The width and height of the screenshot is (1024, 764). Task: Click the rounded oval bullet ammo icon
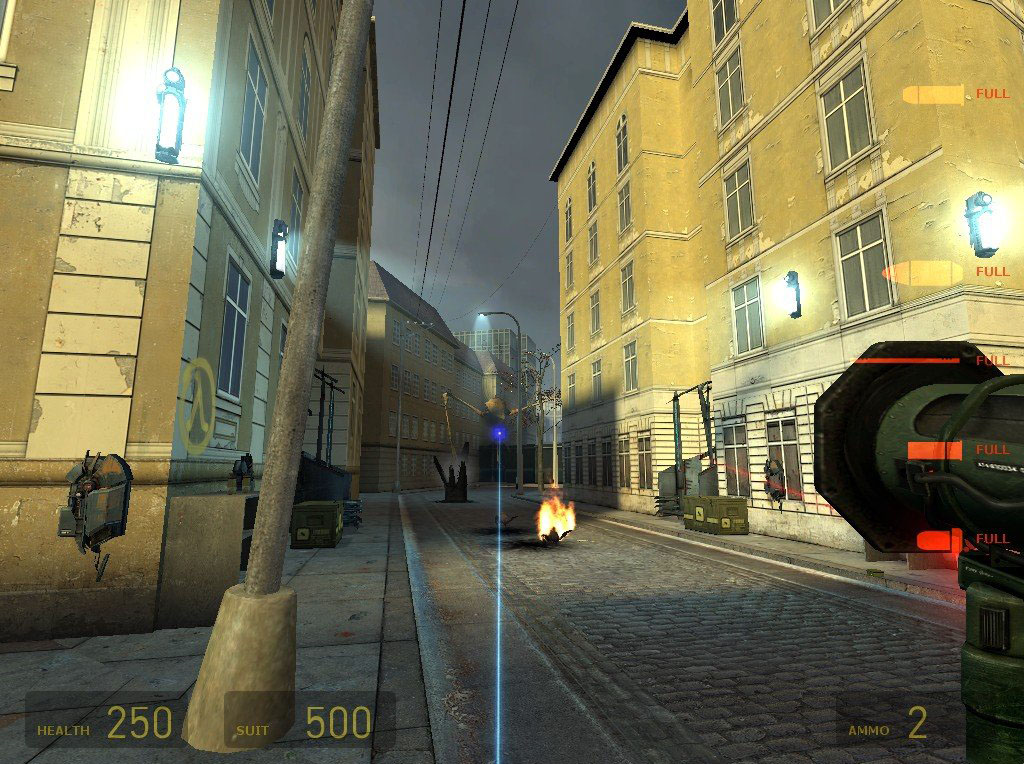(x=923, y=272)
